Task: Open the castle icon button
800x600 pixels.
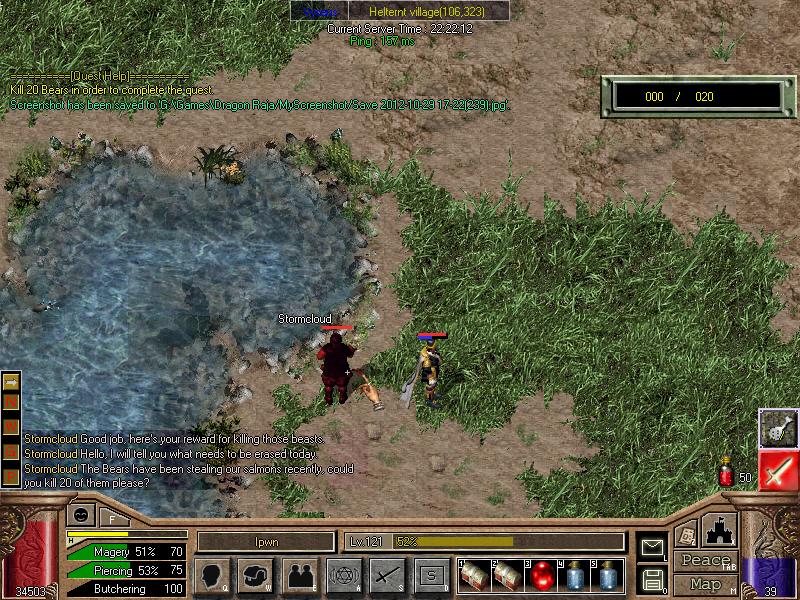Action: tap(721, 529)
